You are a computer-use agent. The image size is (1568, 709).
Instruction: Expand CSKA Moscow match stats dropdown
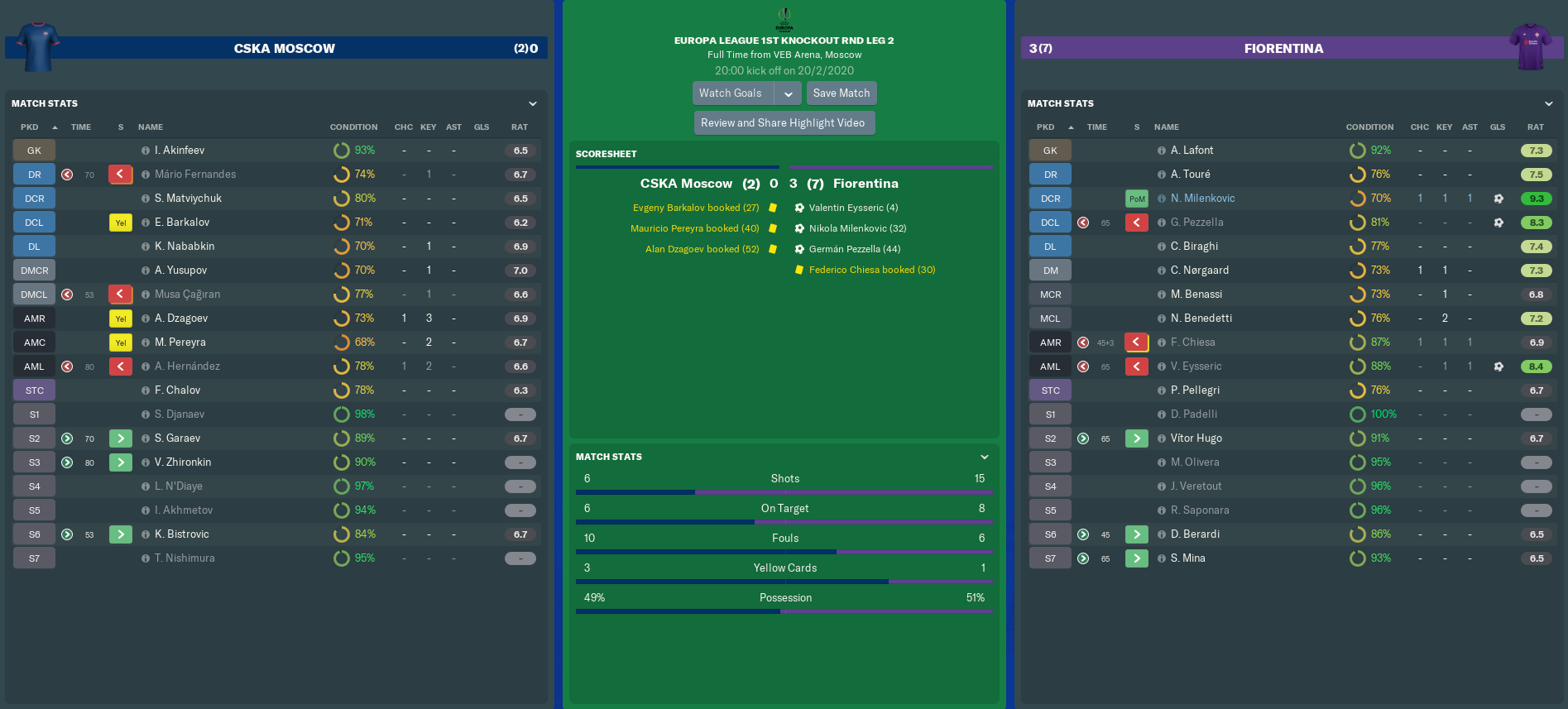coord(533,103)
